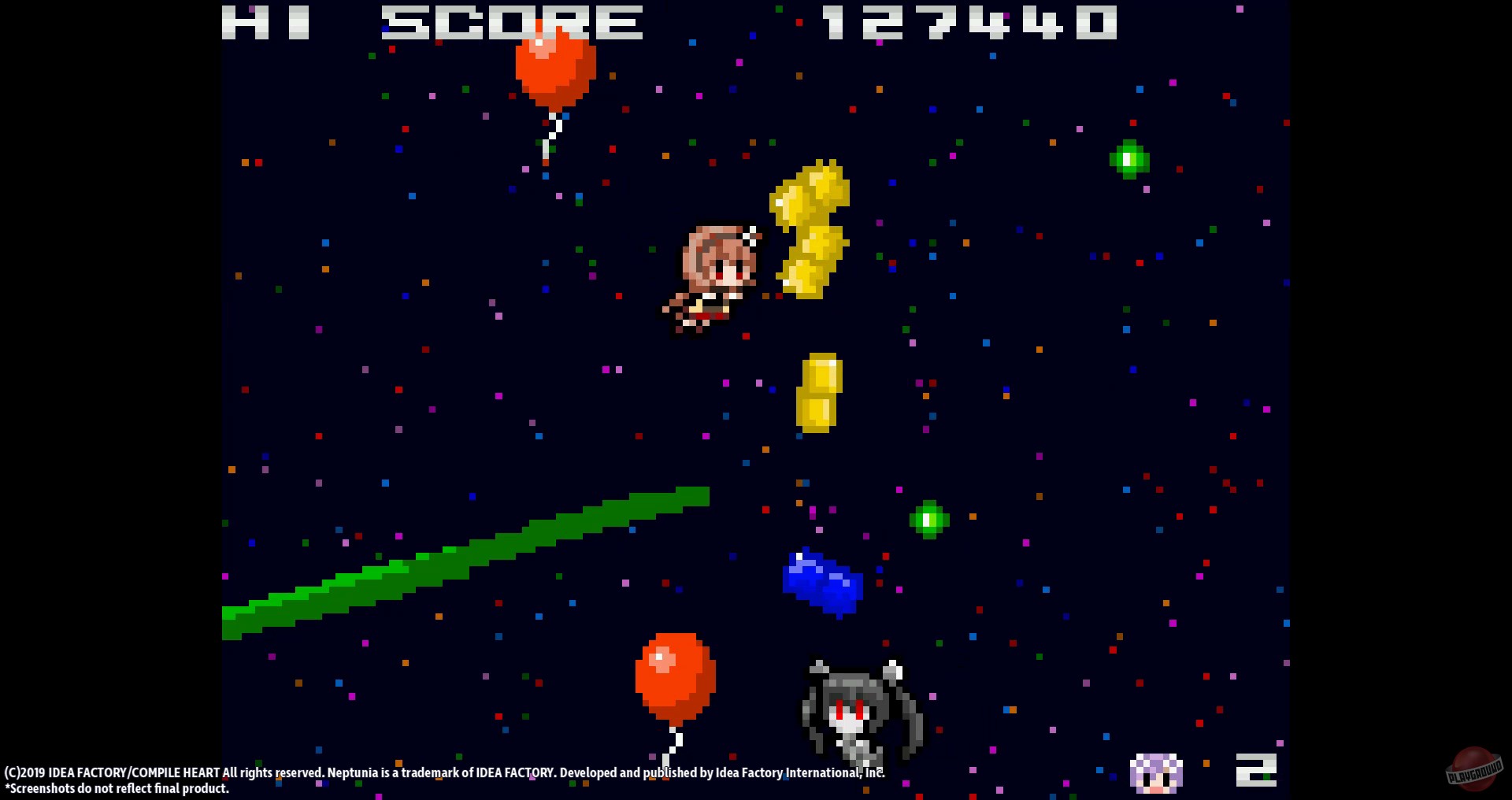The image size is (1512, 800).
Task: Click the screenshots disclaimer text
Action: [117, 788]
